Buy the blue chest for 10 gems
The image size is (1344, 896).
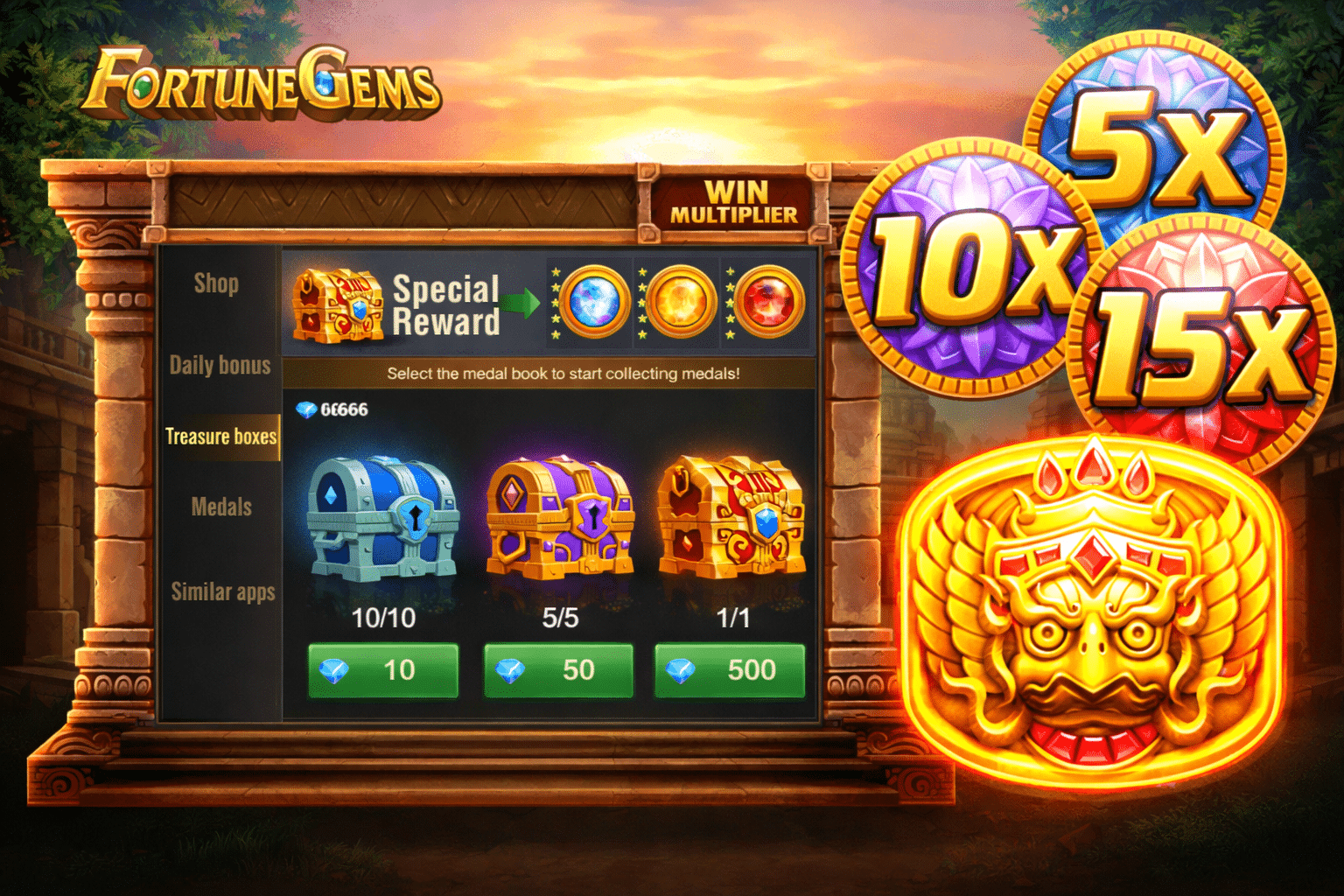point(382,670)
